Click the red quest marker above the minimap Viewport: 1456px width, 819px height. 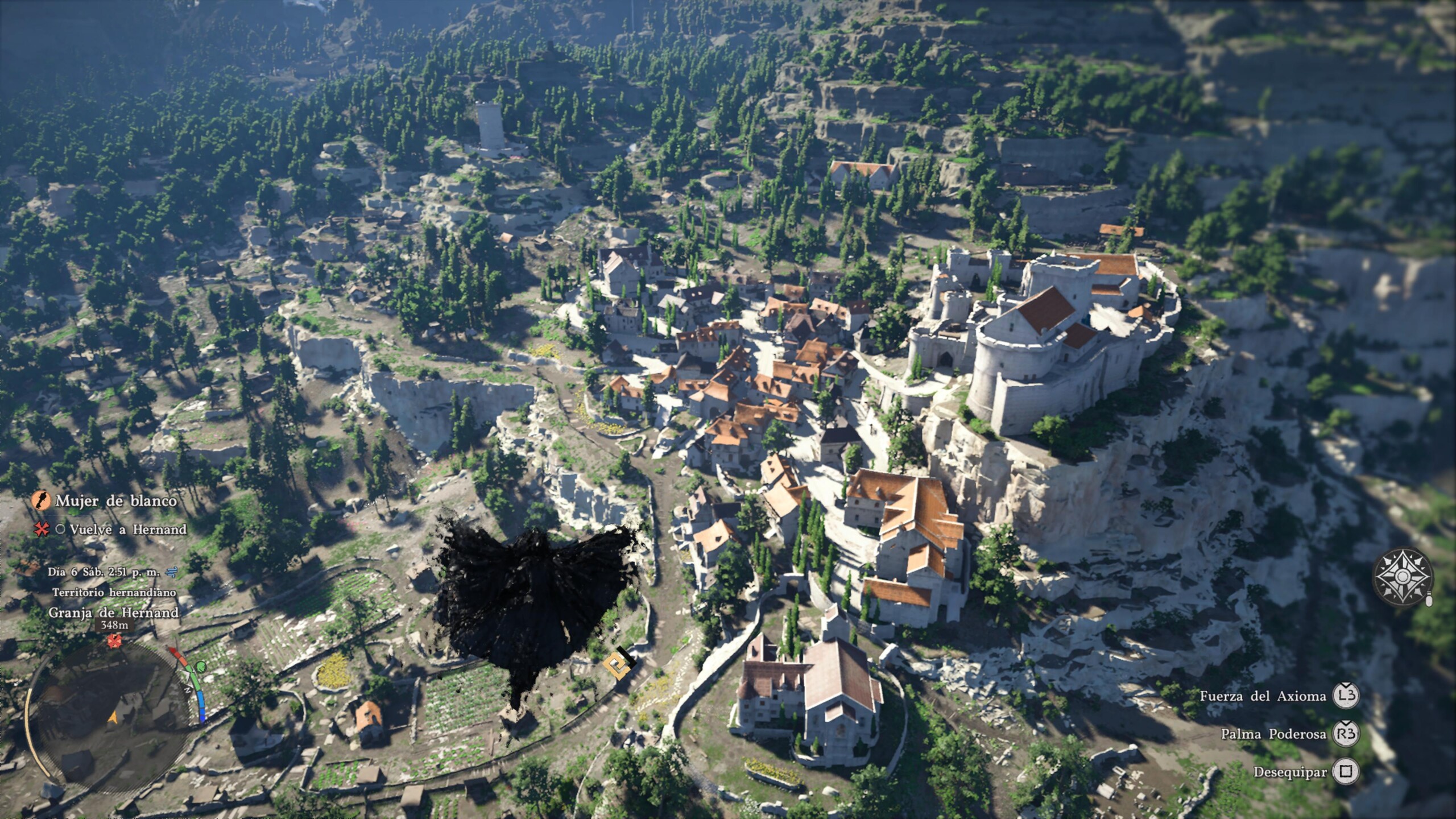tap(115, 641)
